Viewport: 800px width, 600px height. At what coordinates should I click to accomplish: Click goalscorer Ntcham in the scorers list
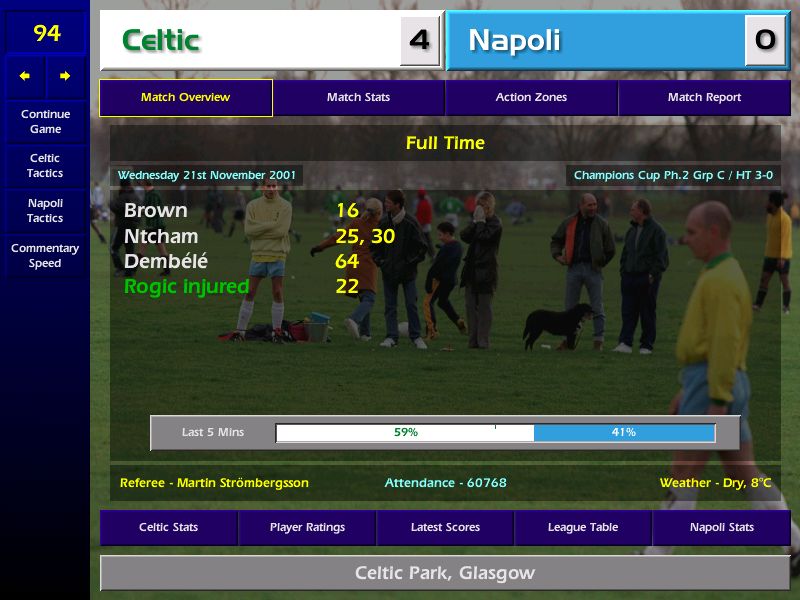161,237
